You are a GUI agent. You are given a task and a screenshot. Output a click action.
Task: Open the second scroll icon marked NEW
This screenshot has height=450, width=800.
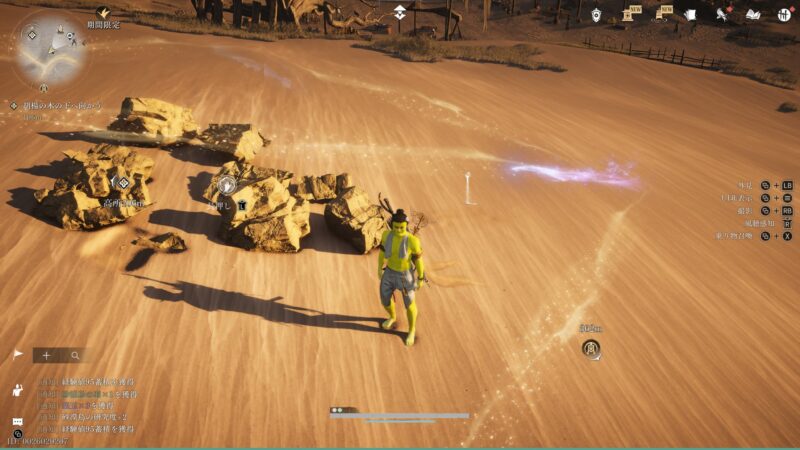click(660, 14)
